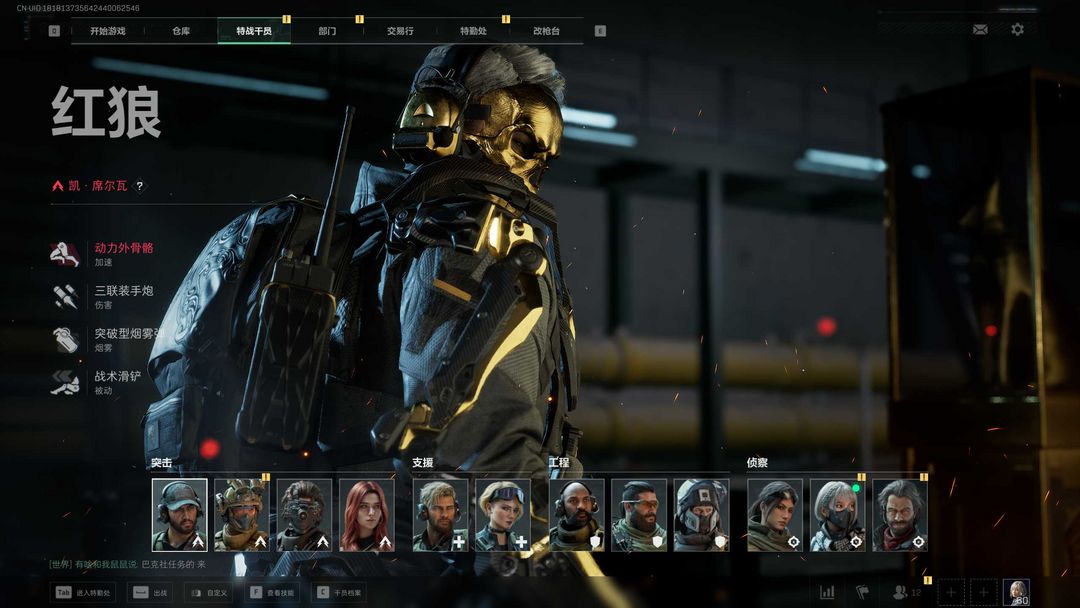Screen dimensions: 1080x608
Task: Pick the bald bearded engineer operator
Action: pyautogui.click(x=577, y=515)
